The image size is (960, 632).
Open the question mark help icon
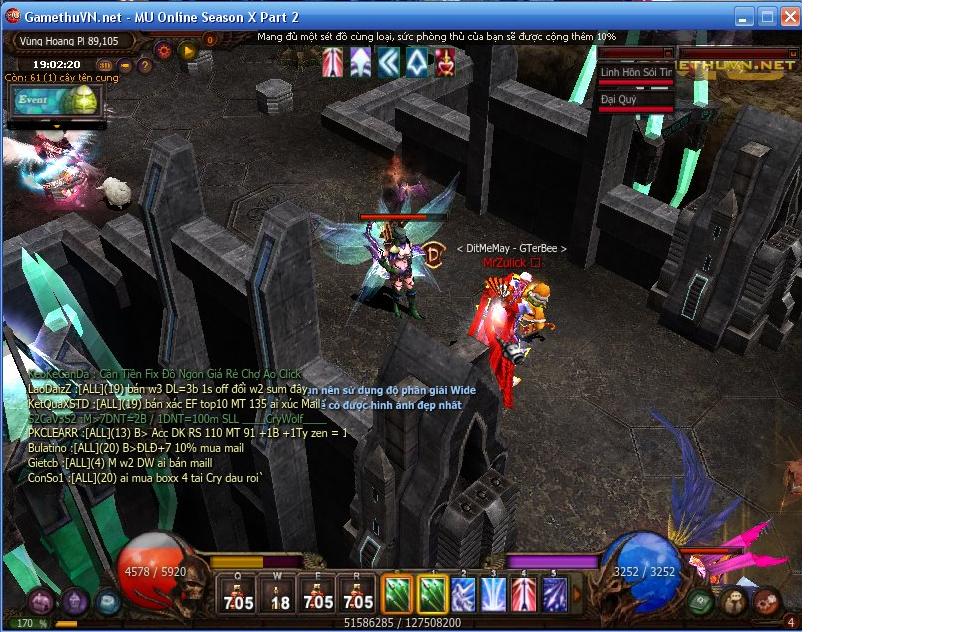click(x=145, y=67)
